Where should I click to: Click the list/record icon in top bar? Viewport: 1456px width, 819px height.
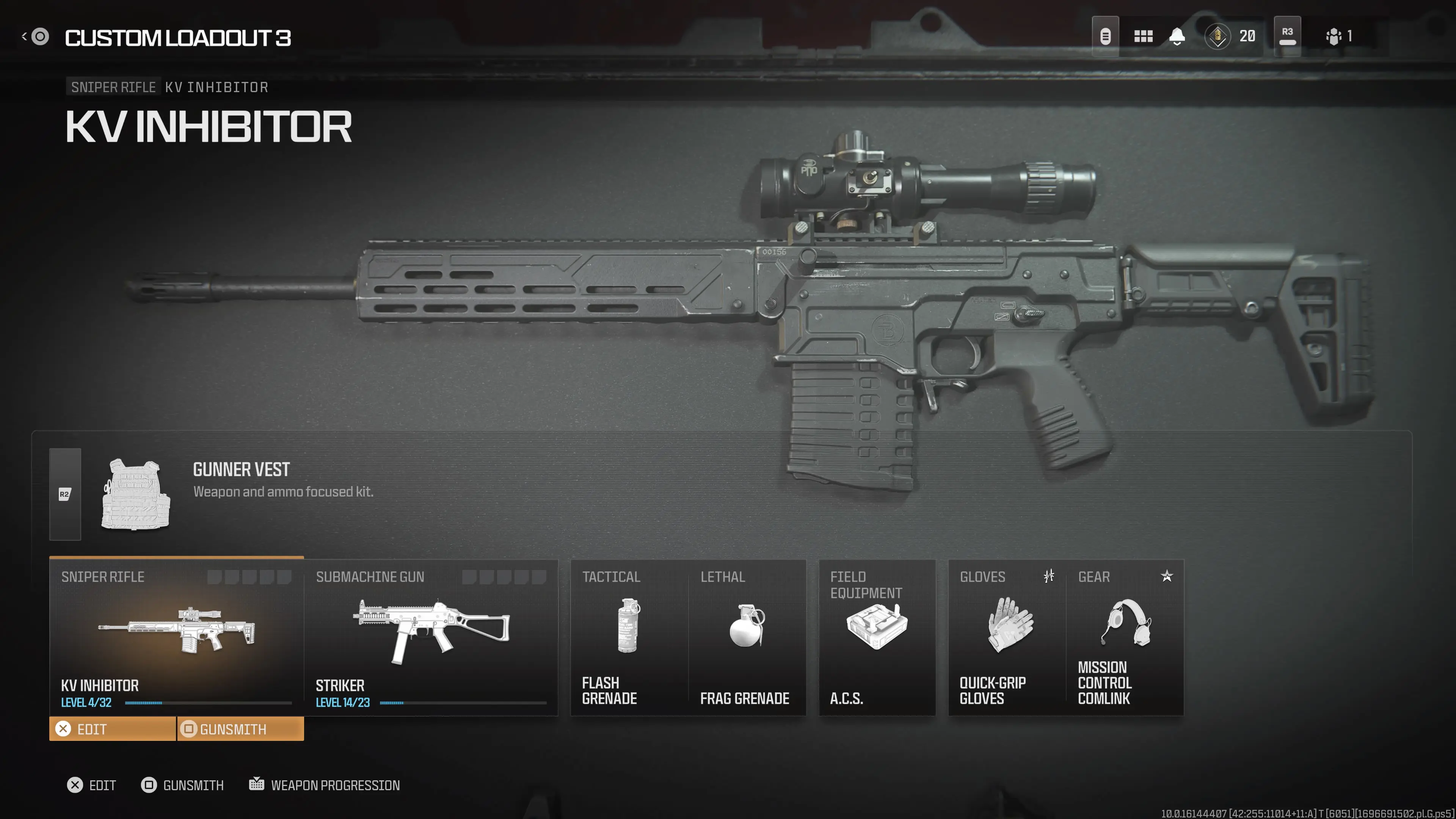point(1106,36)
